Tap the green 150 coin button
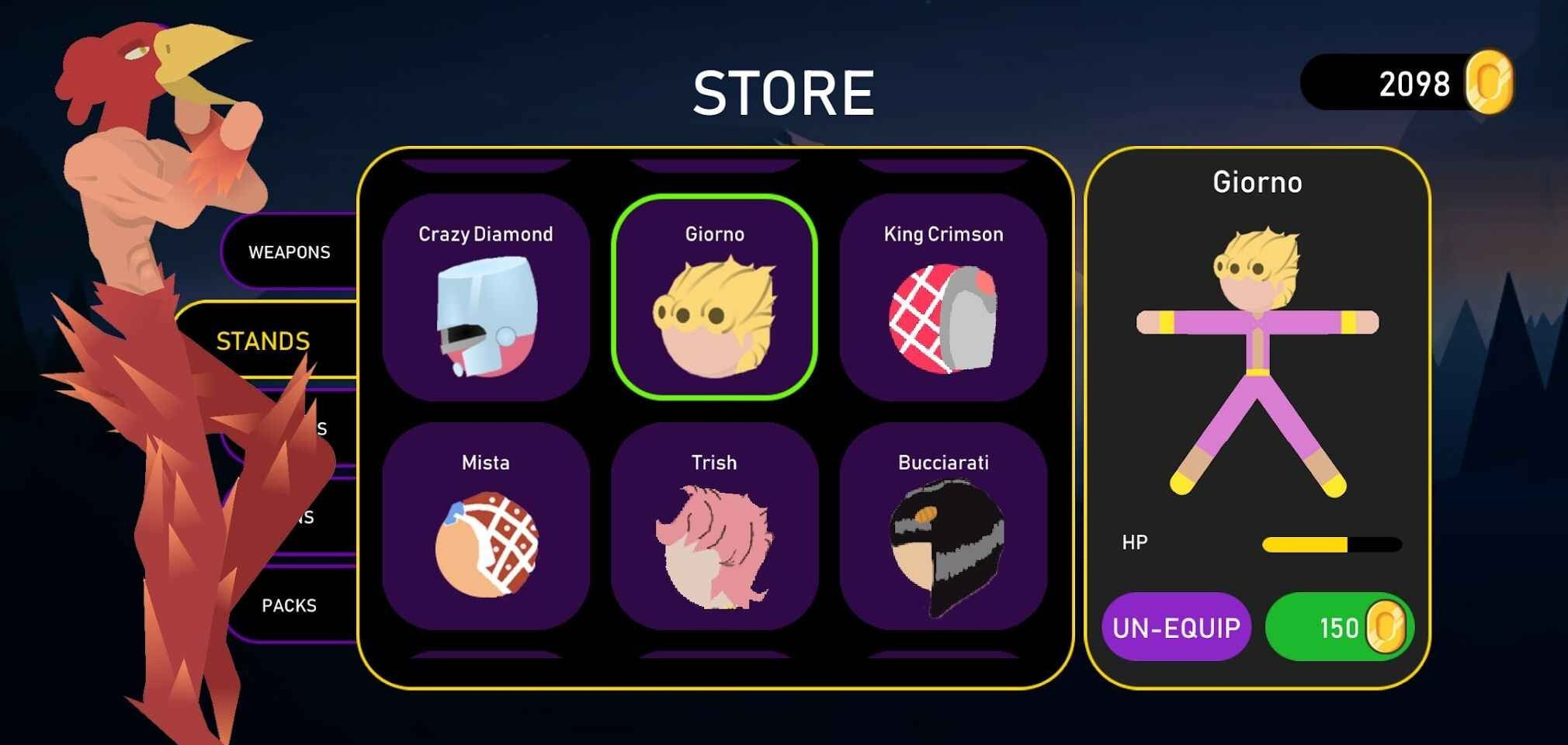 coord(1339,627)
